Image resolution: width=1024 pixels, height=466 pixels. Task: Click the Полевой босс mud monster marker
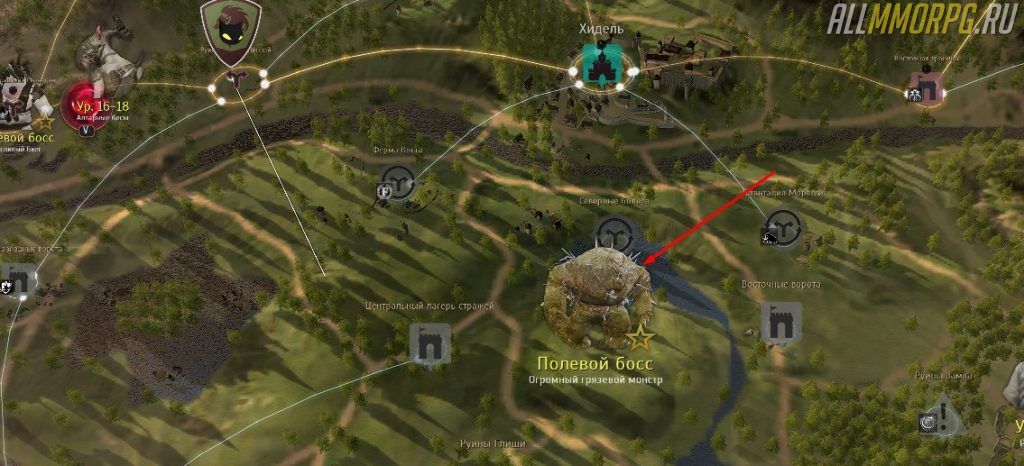tap(598, 300)
